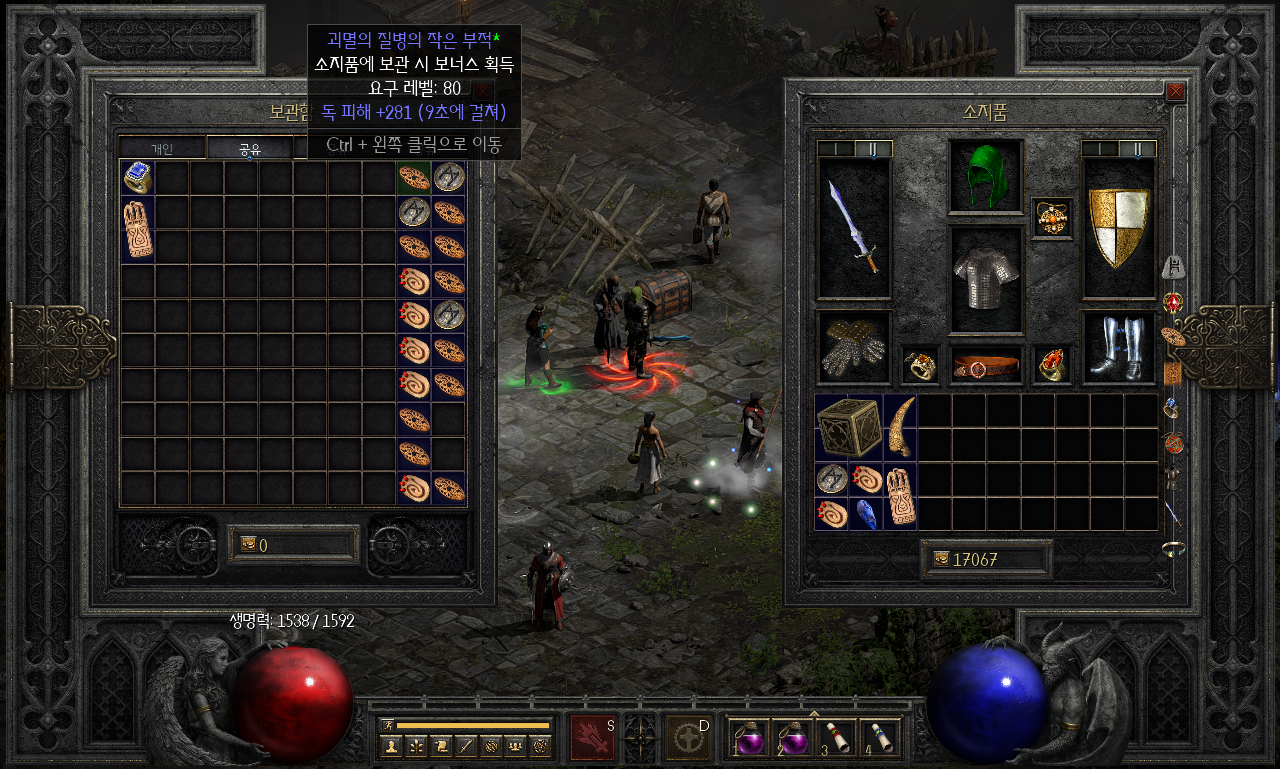Click the equipped chest armor slot
The image size is (1280, 769).
click(x=985, y=279)
